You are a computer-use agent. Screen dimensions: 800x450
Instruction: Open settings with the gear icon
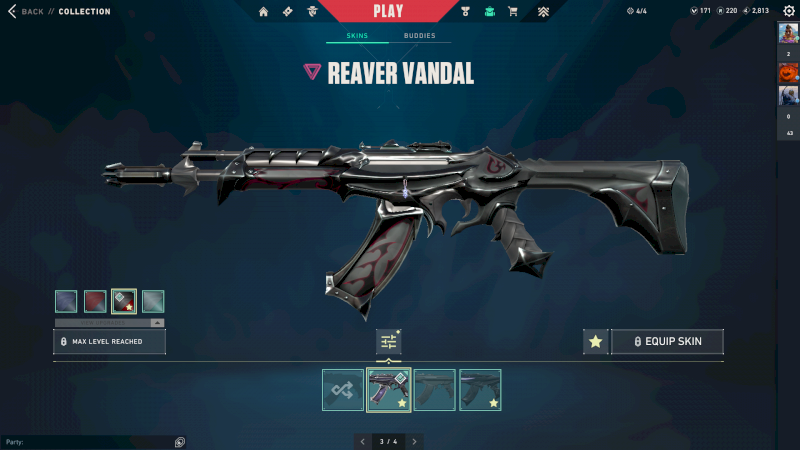788,11
